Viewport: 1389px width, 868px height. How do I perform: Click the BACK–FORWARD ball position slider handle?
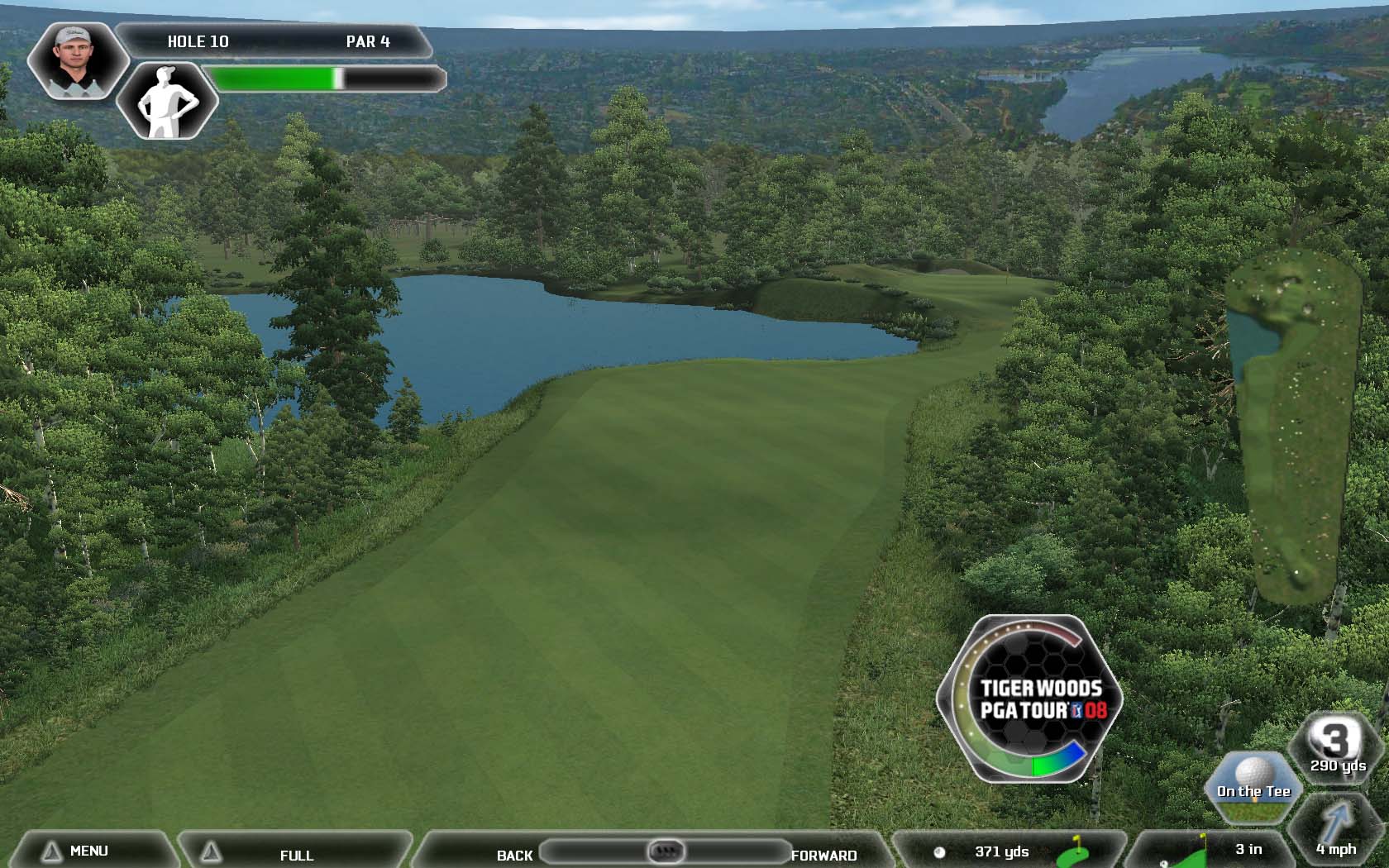coord(666,851)
